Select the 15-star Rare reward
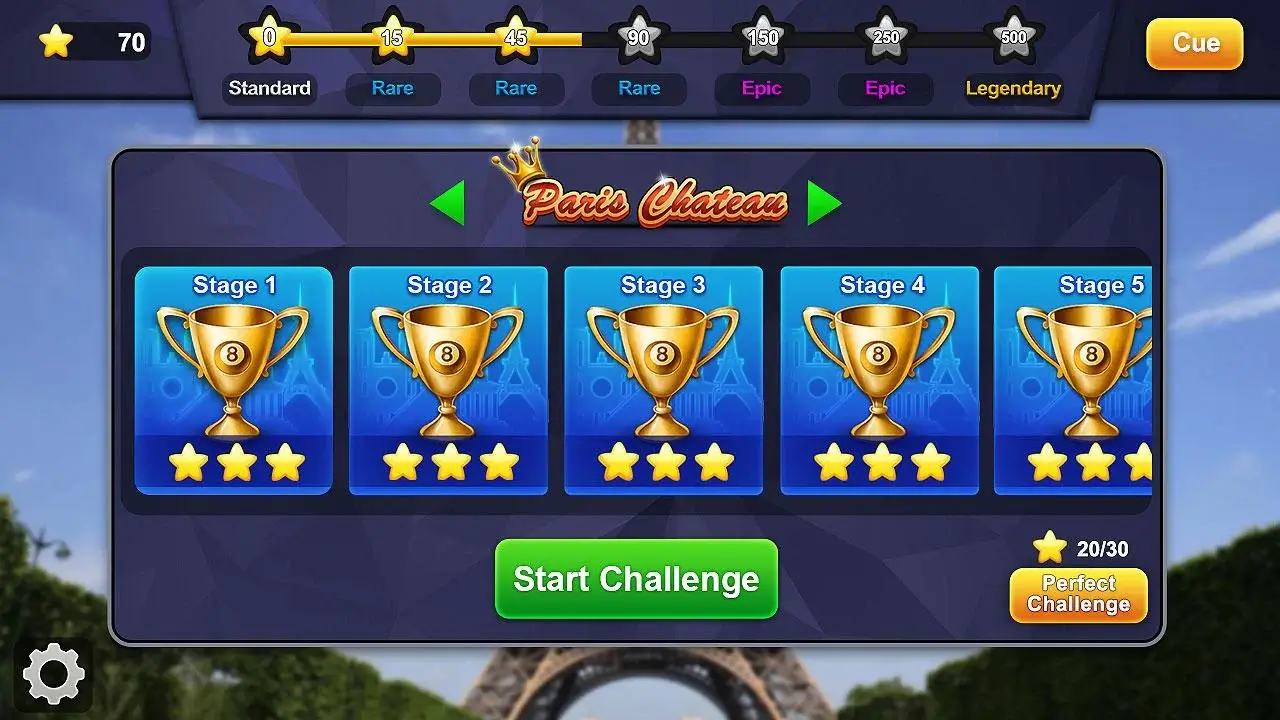This screenshot has height=720, width=1280. click(392, 40)
